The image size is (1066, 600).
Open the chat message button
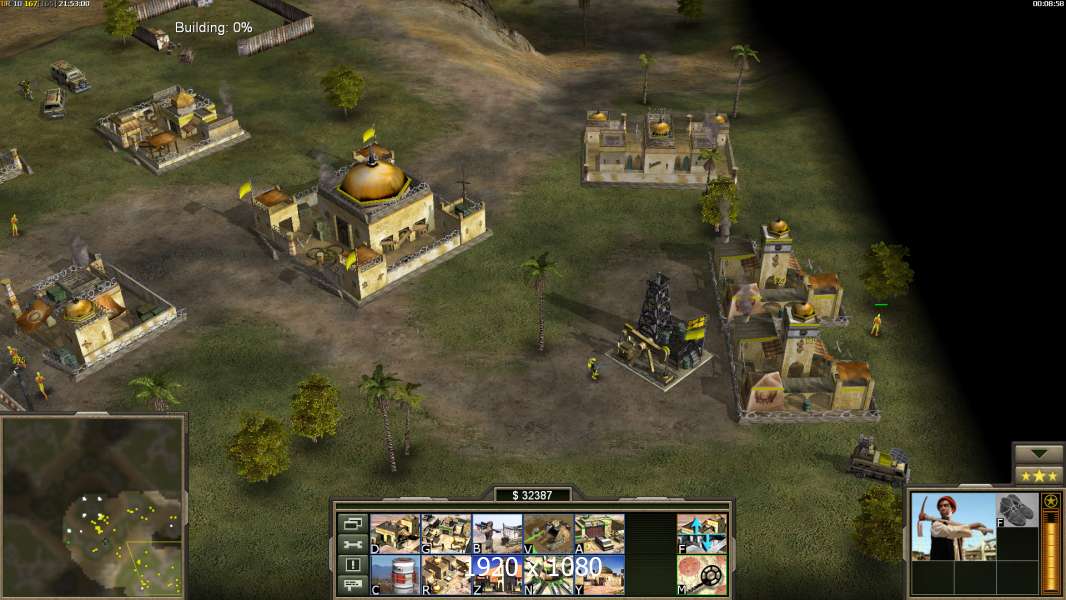point(352,586)
